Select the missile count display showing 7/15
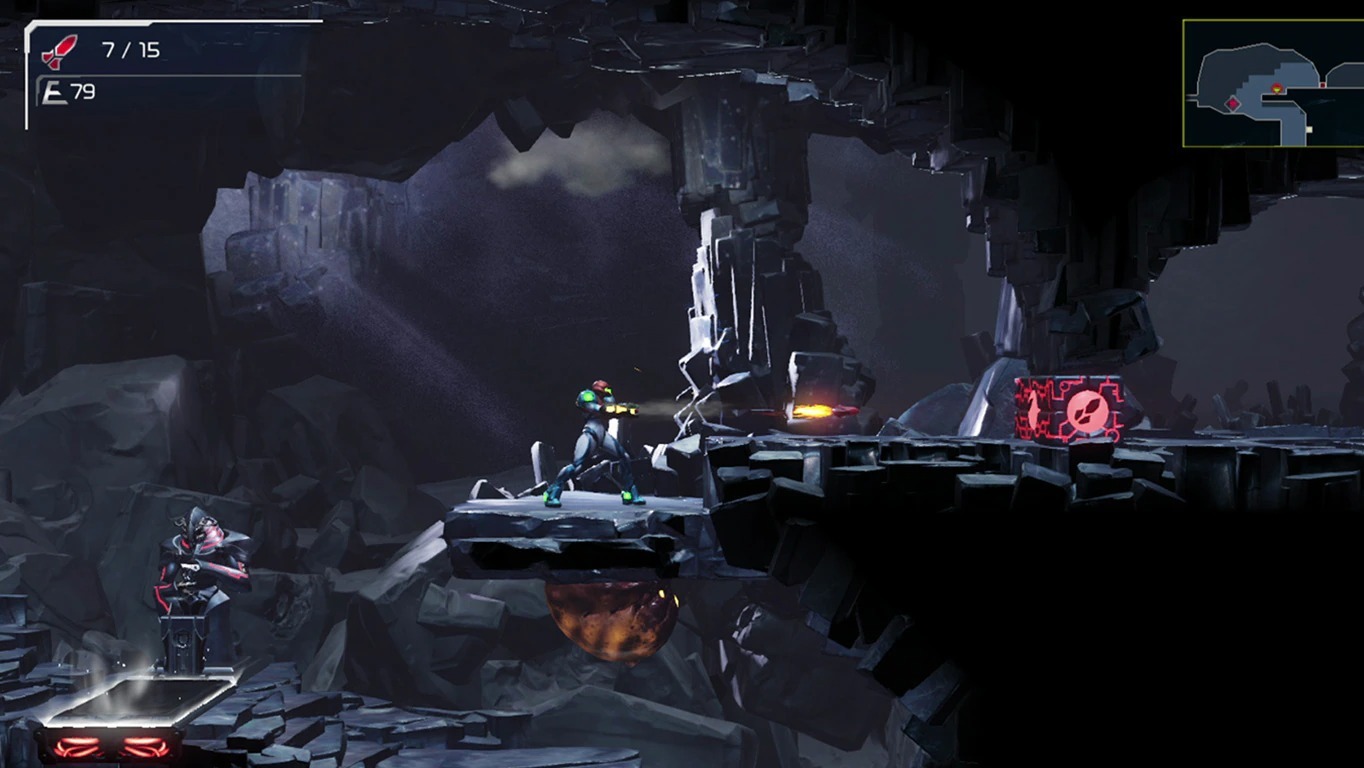 pyautogui.click(x=131, y=49)
